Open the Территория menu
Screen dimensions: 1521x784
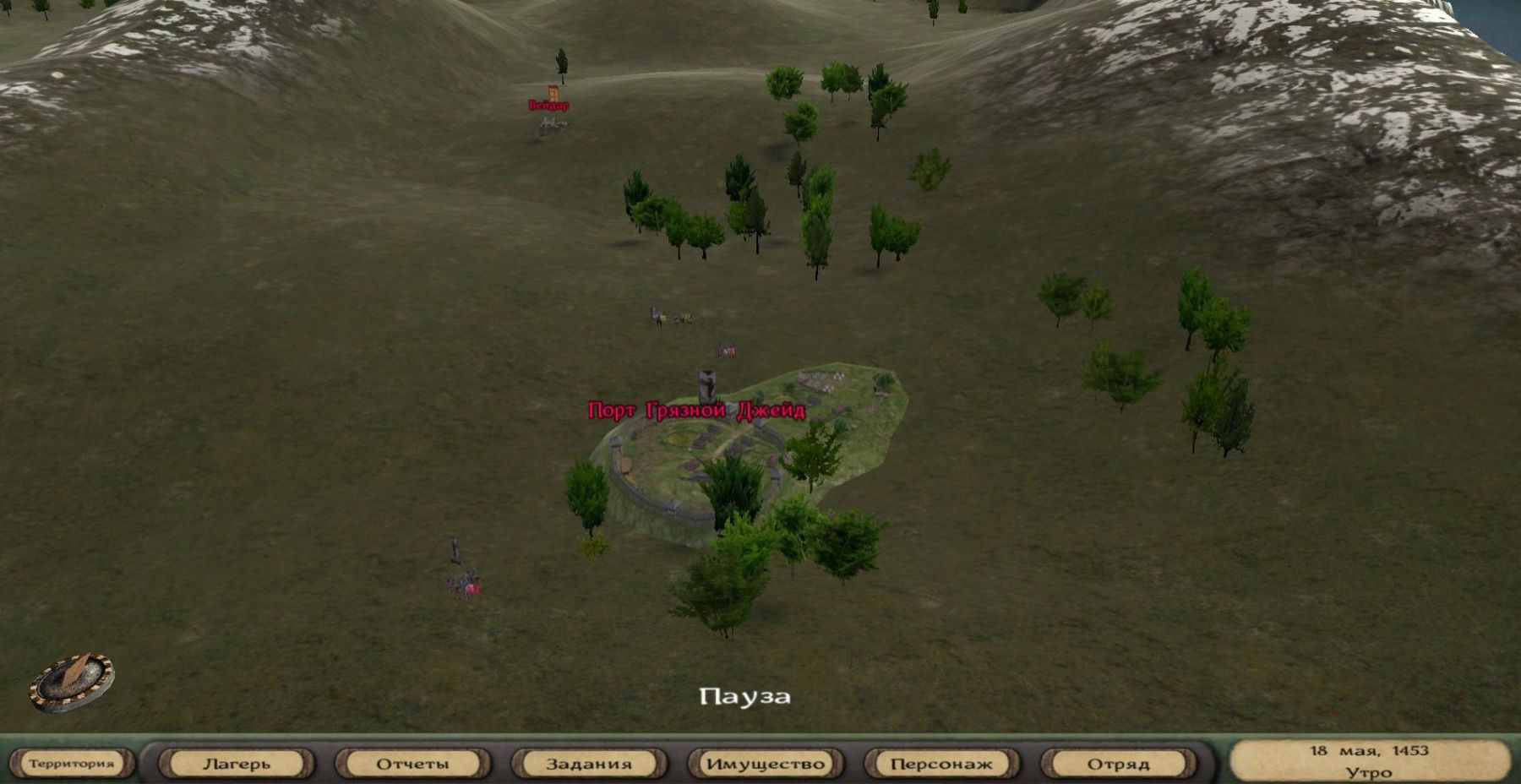(71, 764)
